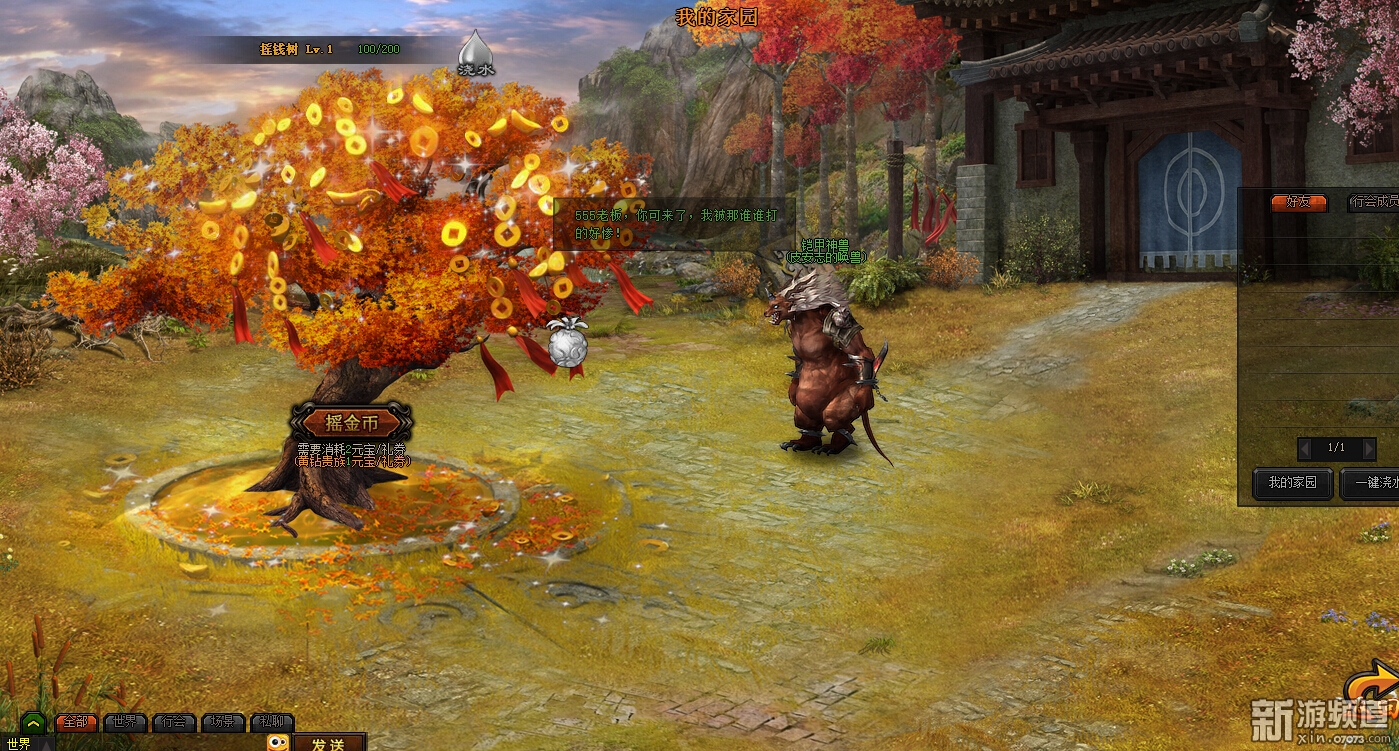The width and height of the screenshot is (1399, 751).
Task: Select the 全部 all chat tab
Action: [76, 722]
